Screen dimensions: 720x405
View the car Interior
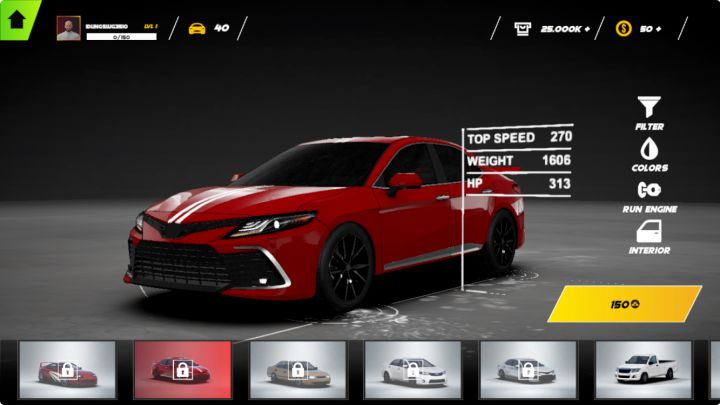pyautogui.click(x=649, y=236)
